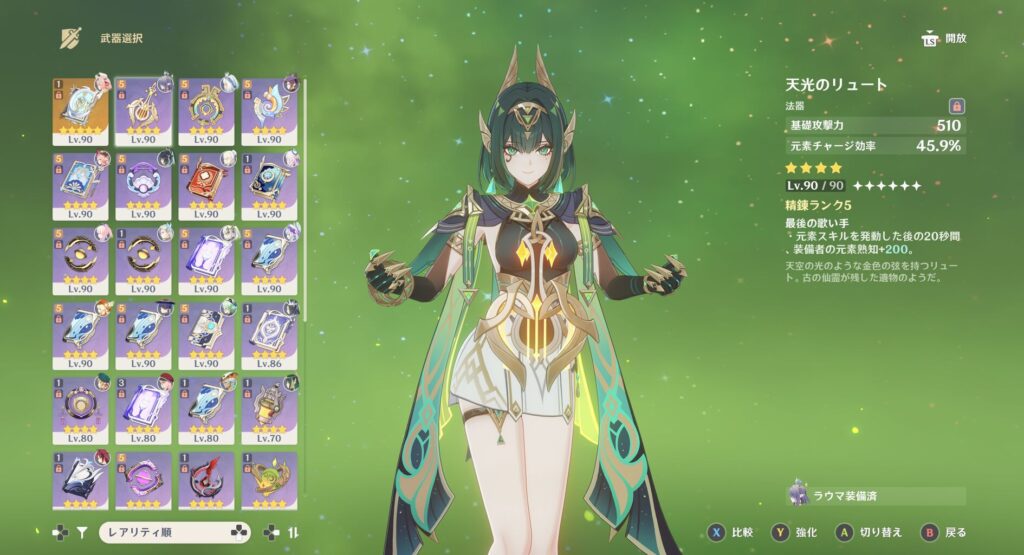Open the weapon filter funnel icon
Screen dimensions: 1024x555
pos(83,533)
